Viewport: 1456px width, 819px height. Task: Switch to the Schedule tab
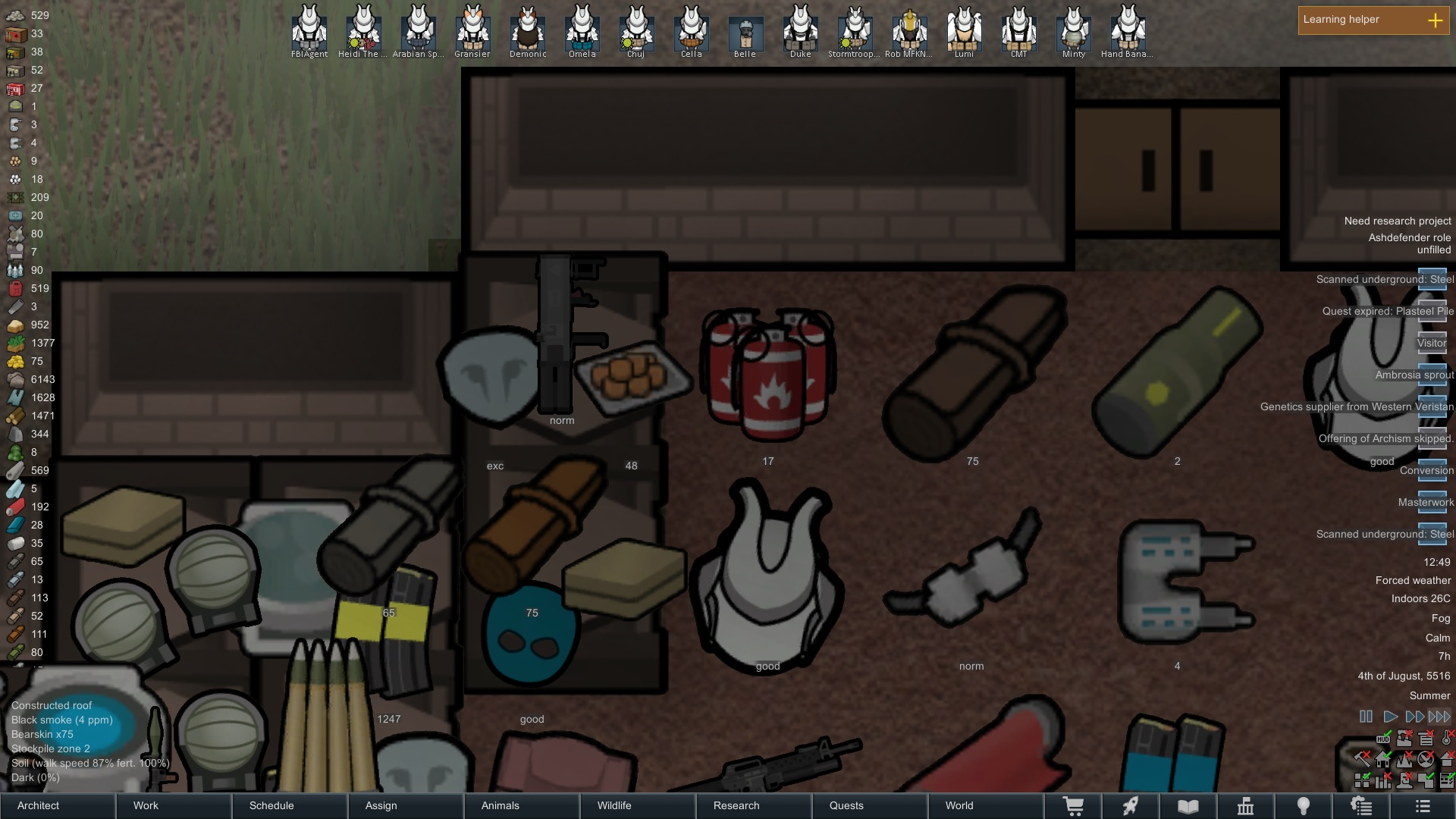click(x=290, y=805)
